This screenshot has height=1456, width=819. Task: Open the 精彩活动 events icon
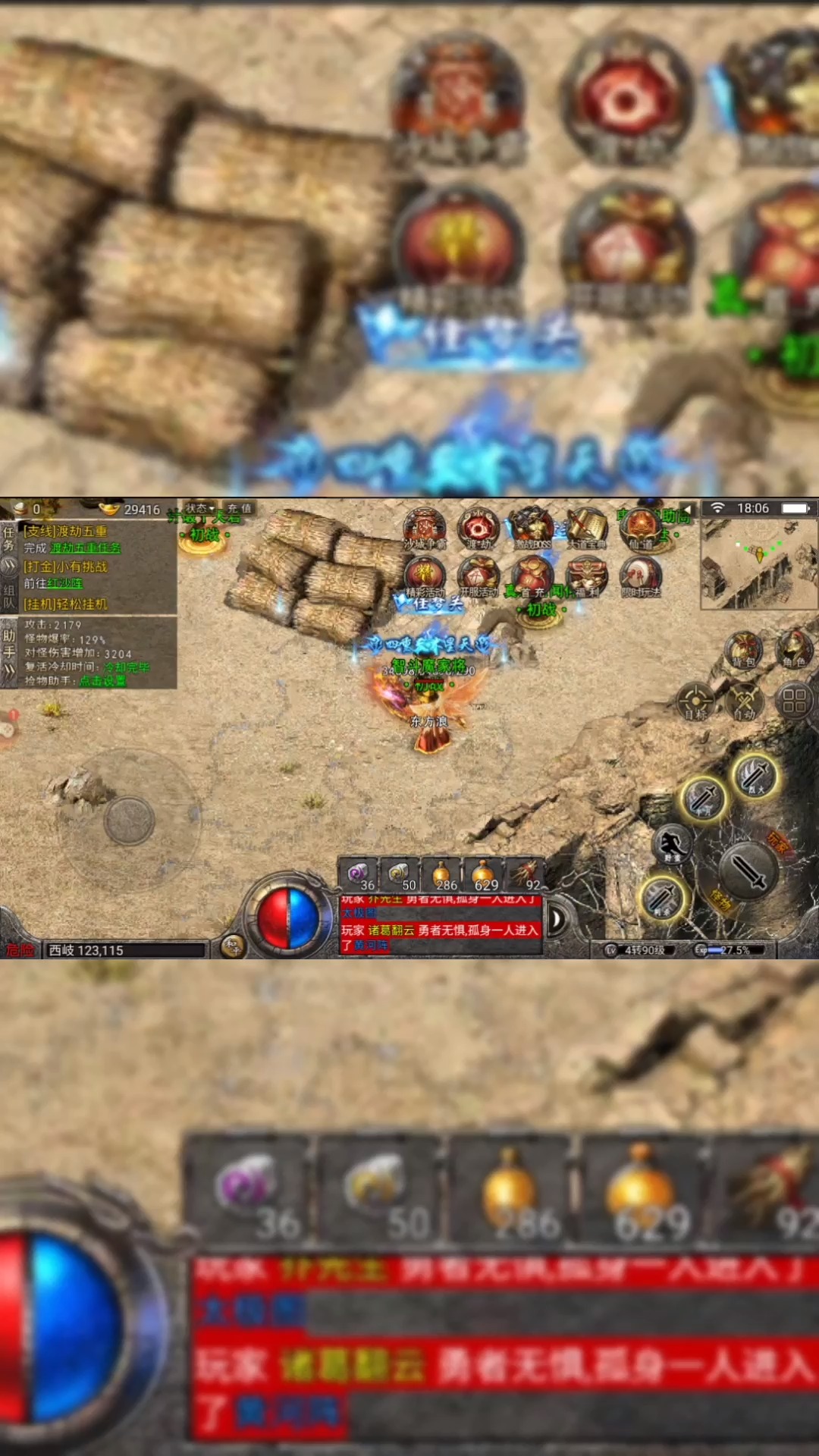pyautogui.click(x=425, y=576)
